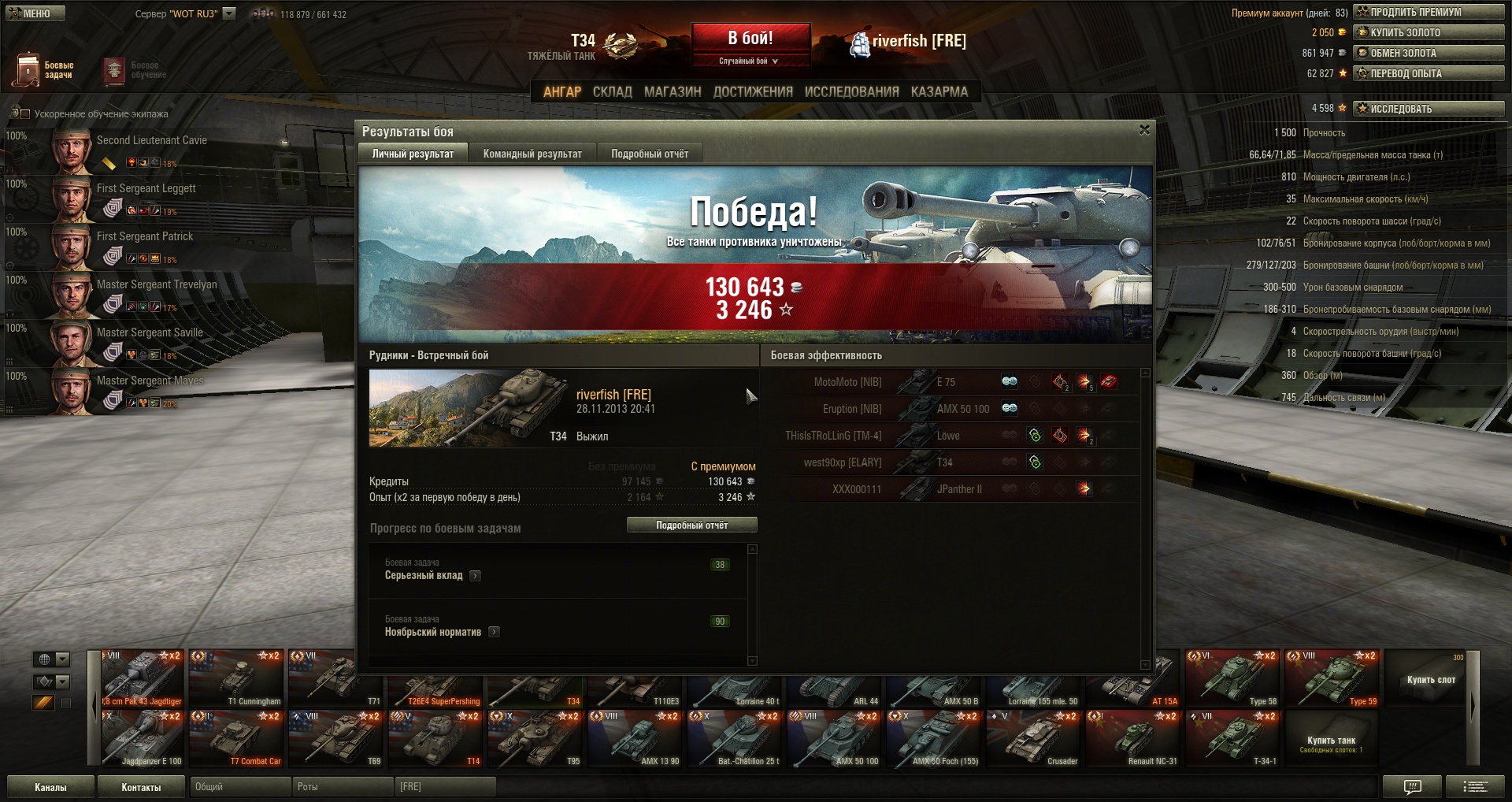Click the ПРОДЛИТЬ ПРЕМИУМ button
This screenshot has height=802, width=1512.
[1429, 12]
